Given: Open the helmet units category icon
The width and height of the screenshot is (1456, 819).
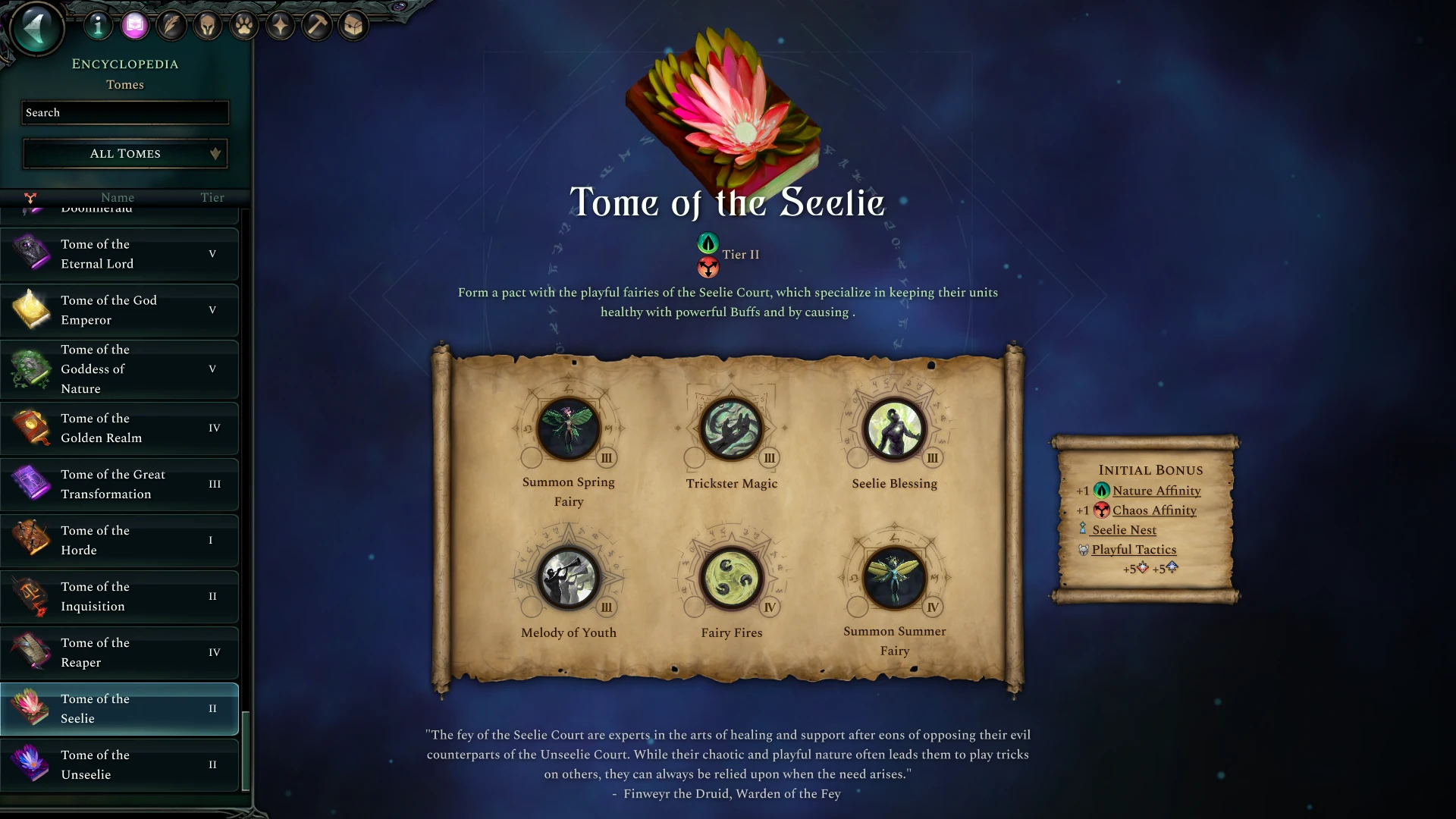Looking at the screenshot, I should coord(206,24).
